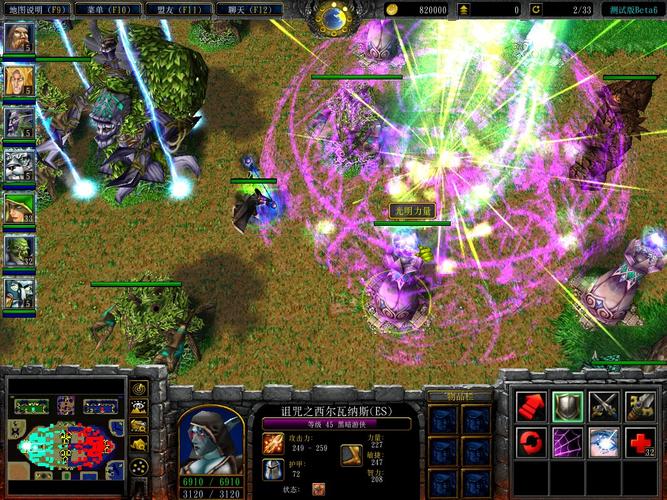The width and height of the screenshot is (667, 500).
Task: Click the 光明力量 tooltip label
Action: pyautogui.click(x=411, y=211)
